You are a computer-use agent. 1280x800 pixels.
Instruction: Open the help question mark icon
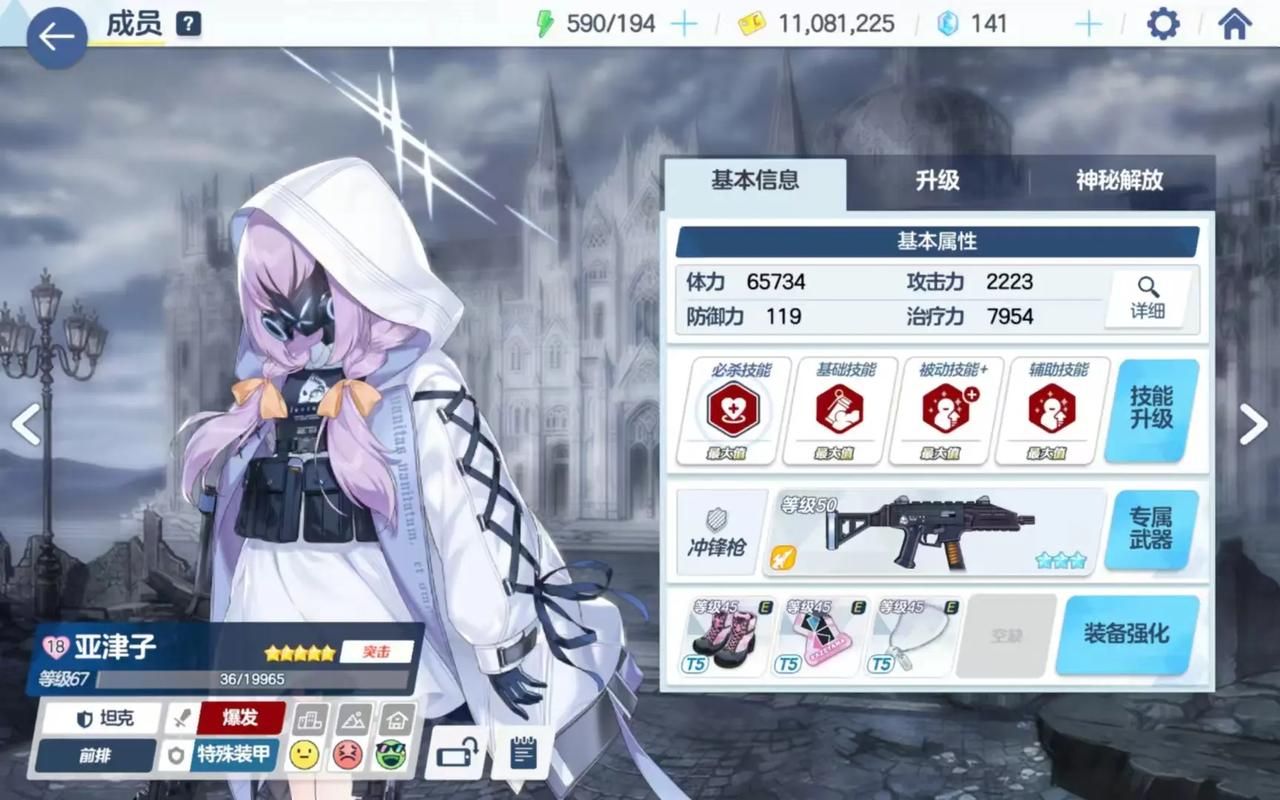click(188, 24)
